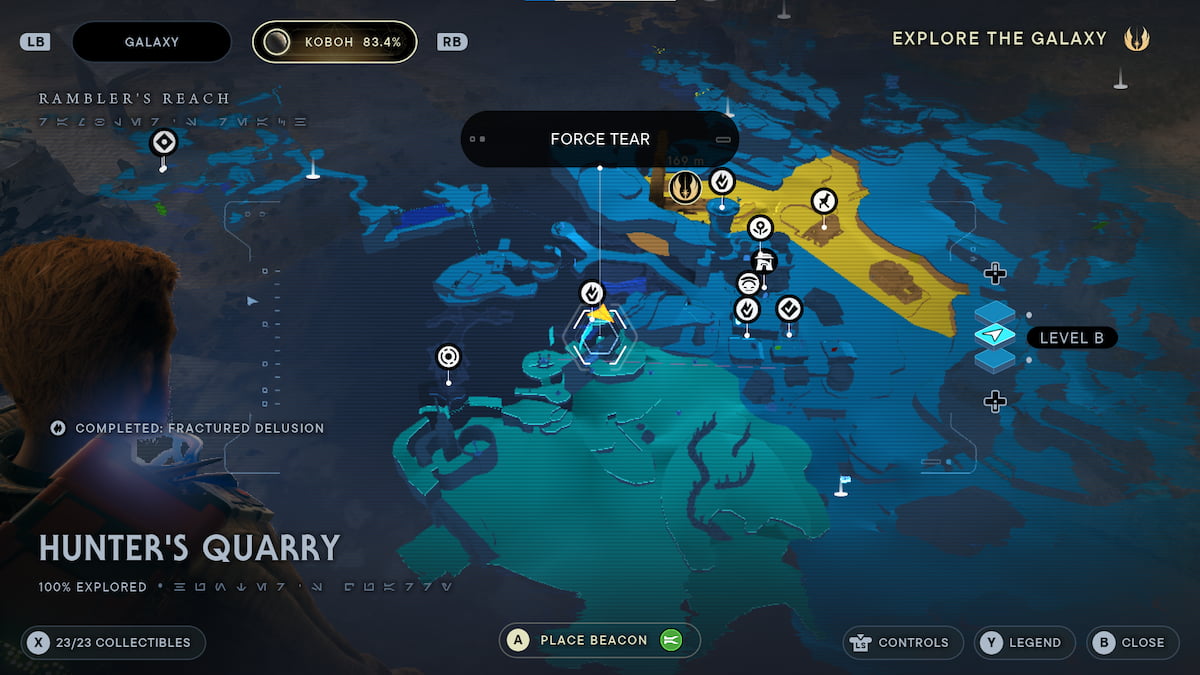The width and height of the screenshot is (1200, 675).
Task: Place a beacon on the map
Action: [x=599, y=640]
